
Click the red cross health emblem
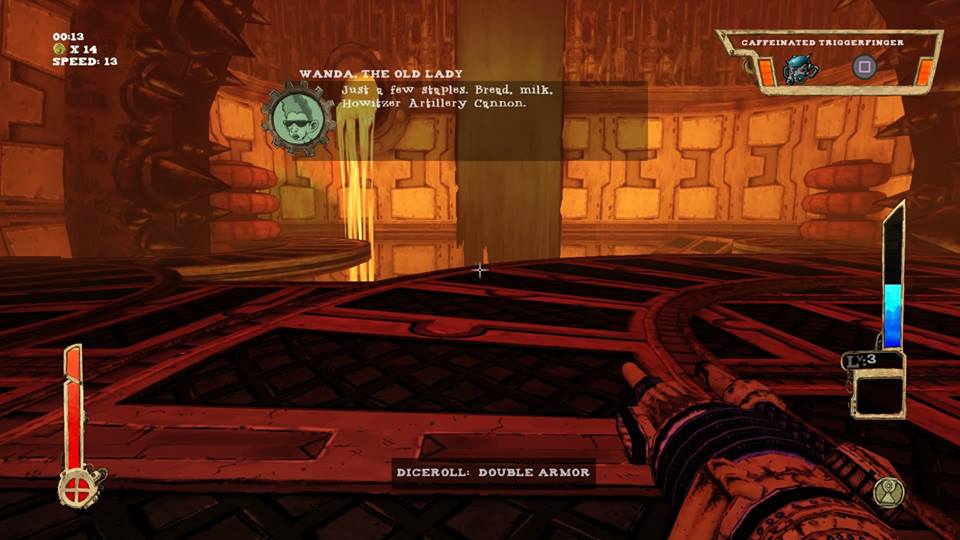(76, 490)
